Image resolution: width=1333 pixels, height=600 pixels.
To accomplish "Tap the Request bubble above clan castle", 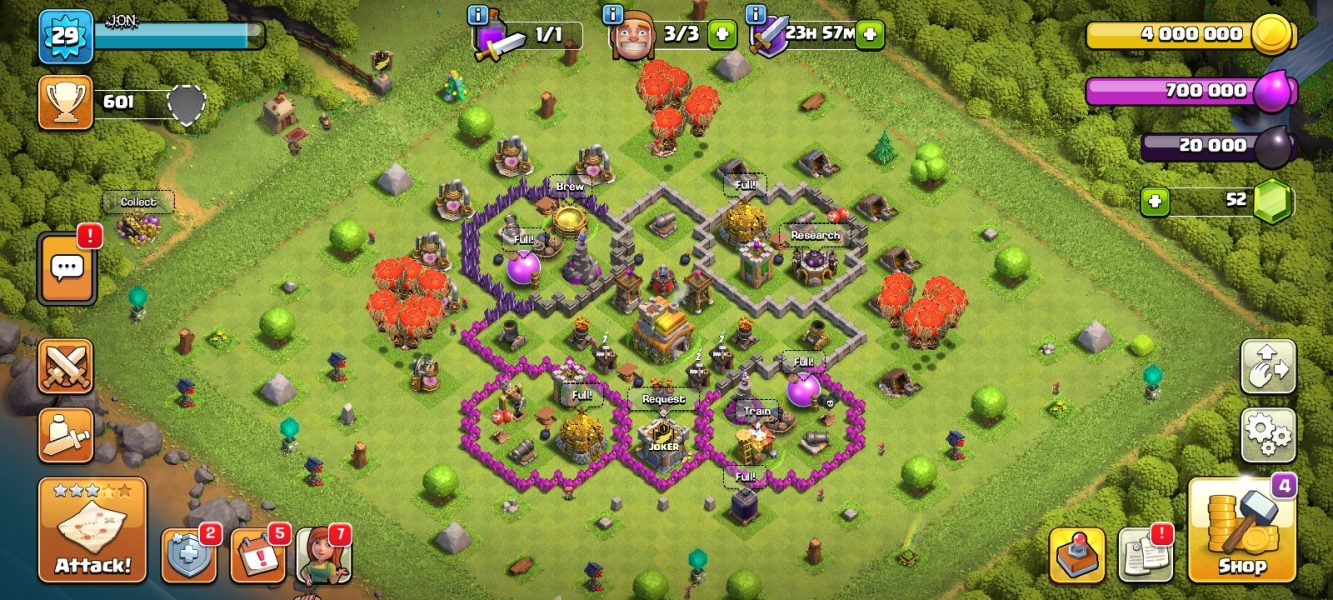I will (x=663, y=399).
